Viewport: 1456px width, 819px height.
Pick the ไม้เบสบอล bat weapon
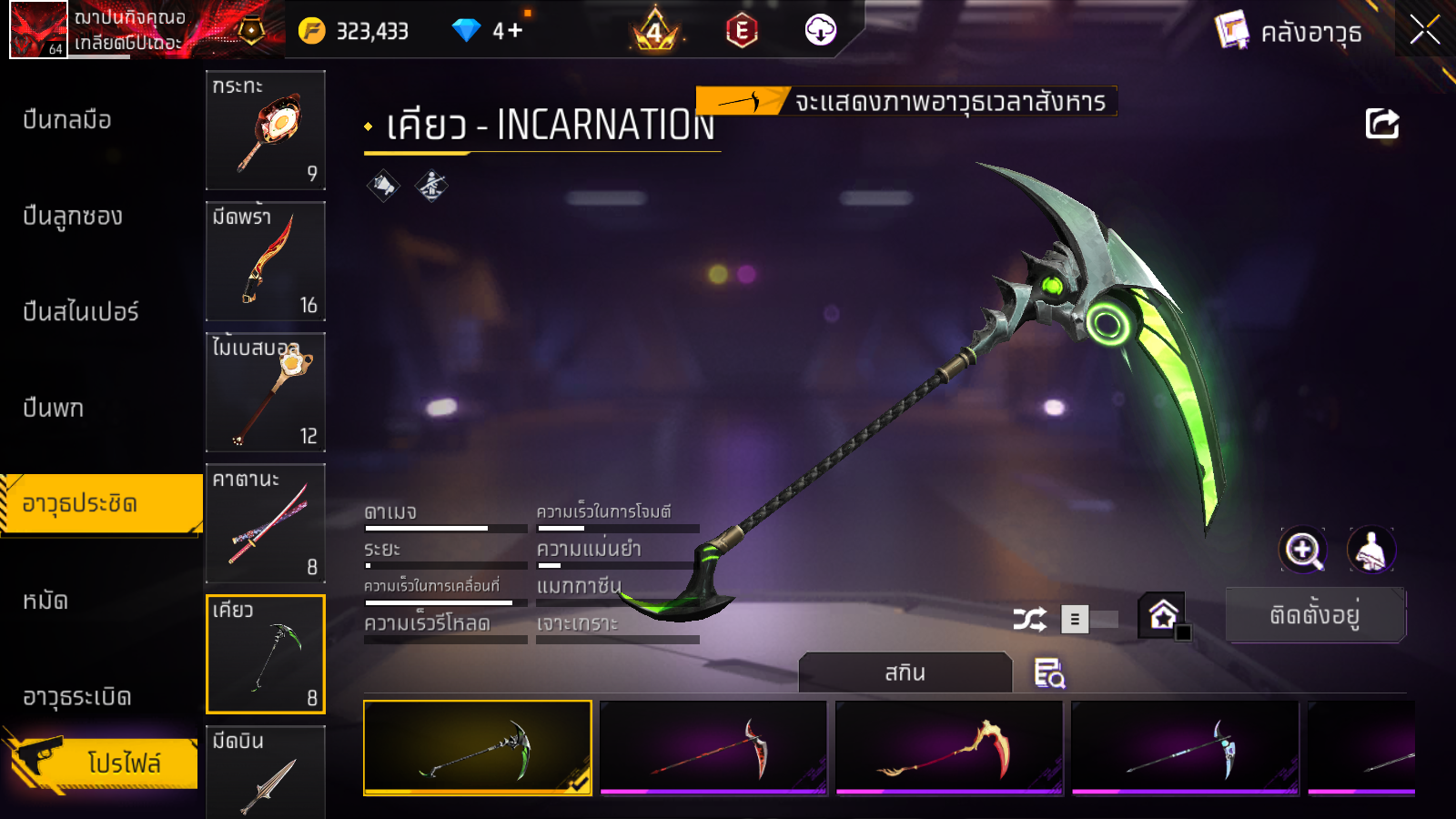coord(266,392)
